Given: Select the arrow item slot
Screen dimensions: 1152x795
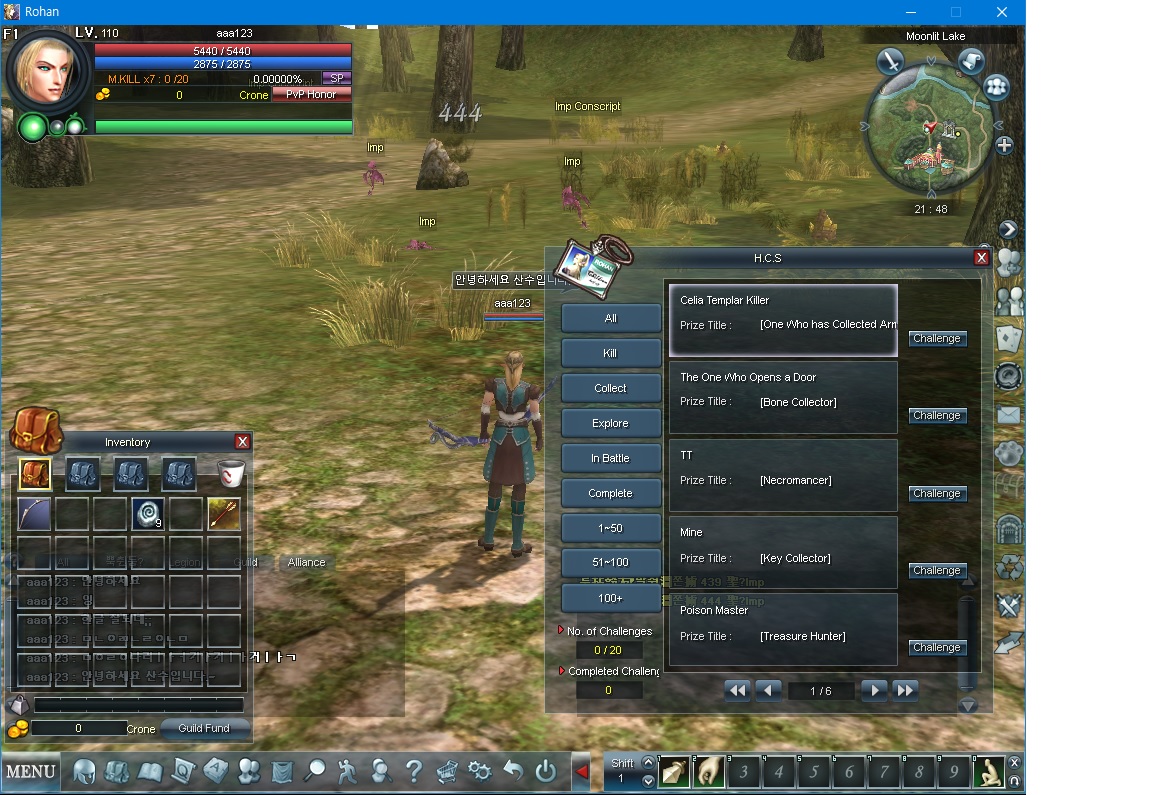Looking at the screenshot, I should 224,514.
